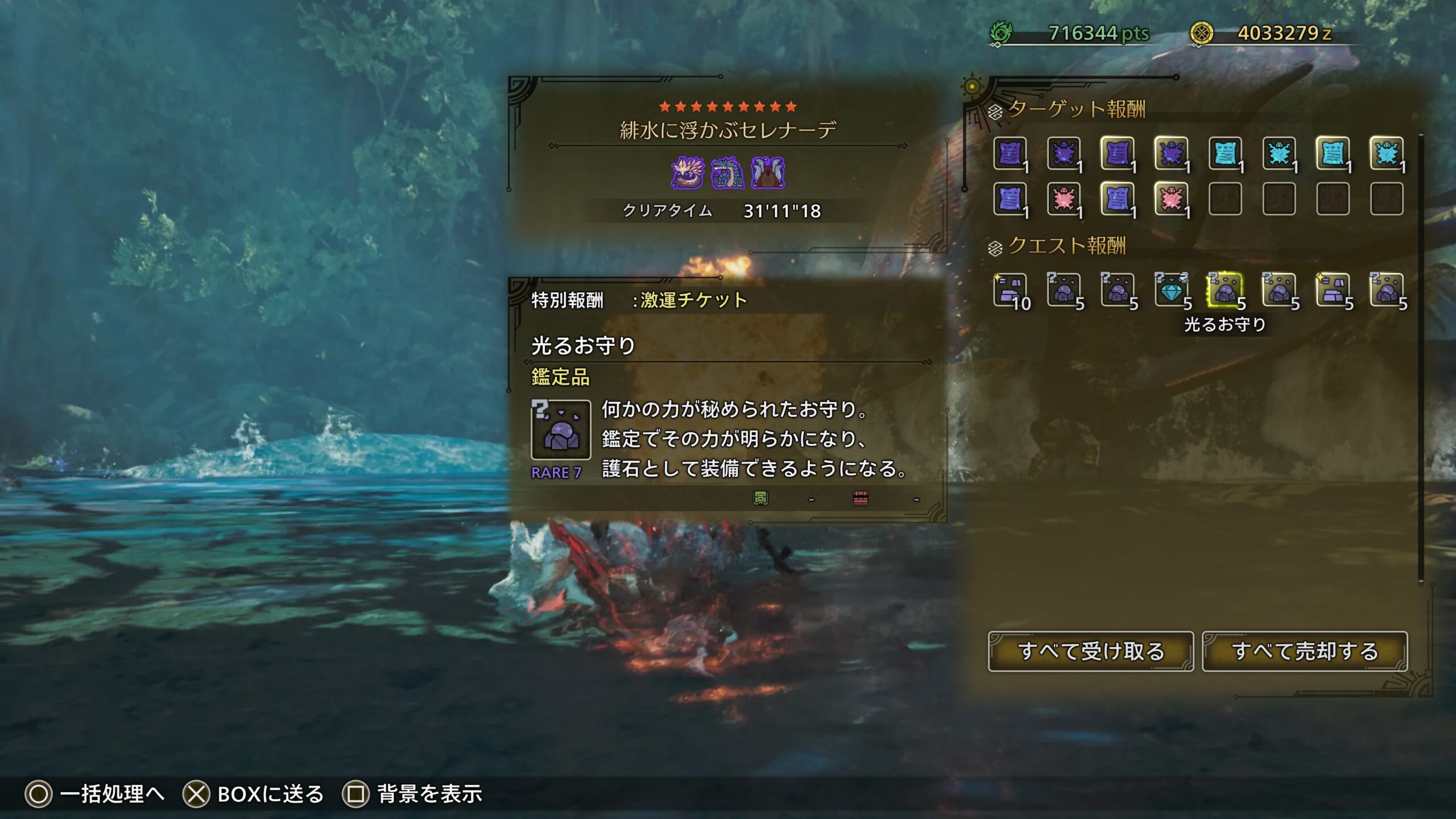Choose the ingot reward with quantity 10
This screenshot has height=819, width=1456.
pos(1010,290)
